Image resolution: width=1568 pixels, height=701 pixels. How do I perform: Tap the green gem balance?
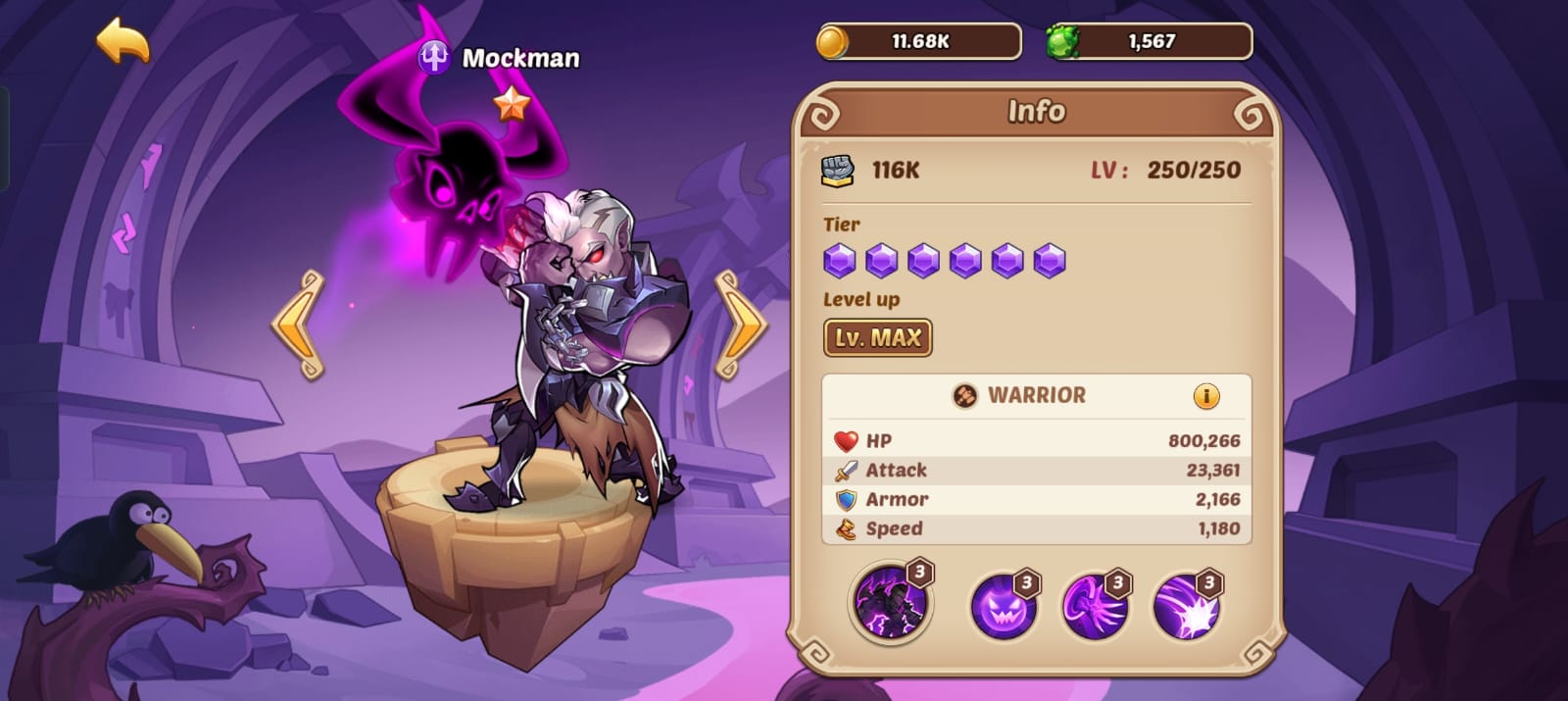[1149, 41]
